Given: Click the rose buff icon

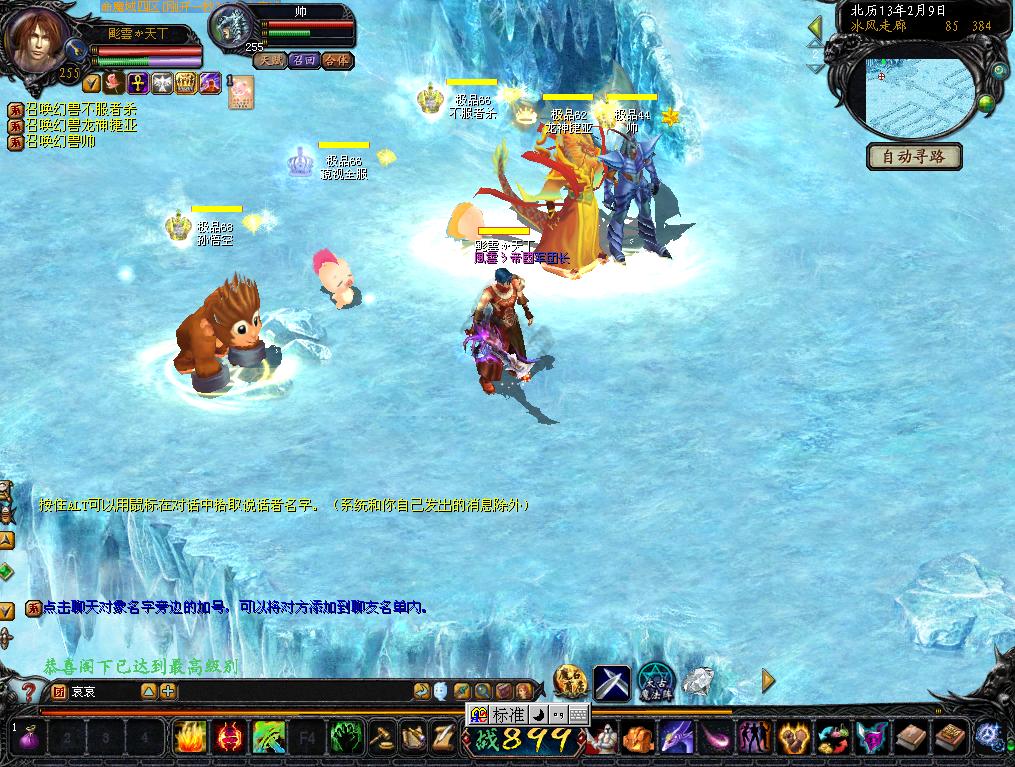Looking at the screenshot, I should pyautogui.click(x=115, y=83).
